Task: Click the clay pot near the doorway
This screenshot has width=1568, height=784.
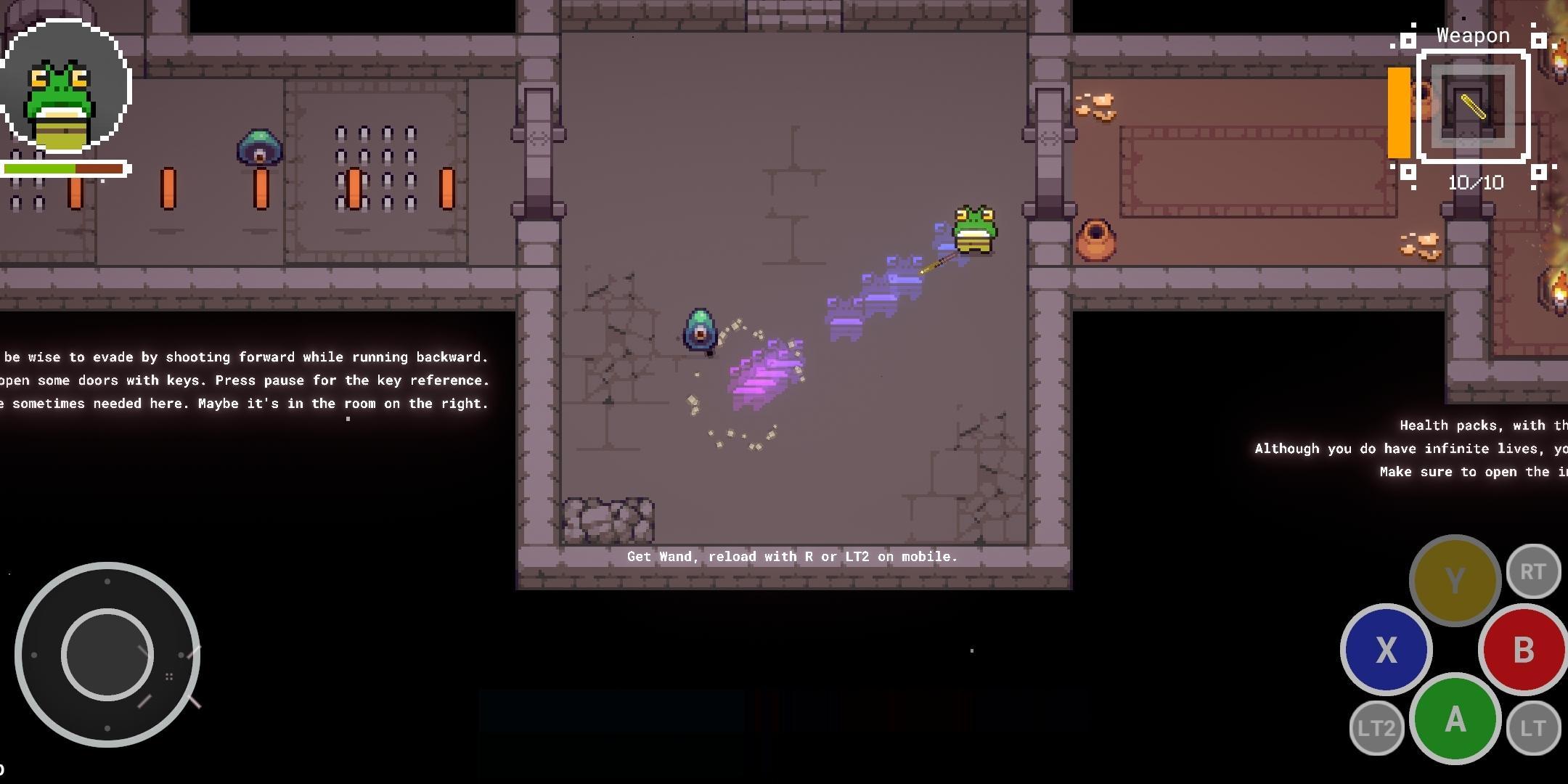Action: coord(1096,240)
